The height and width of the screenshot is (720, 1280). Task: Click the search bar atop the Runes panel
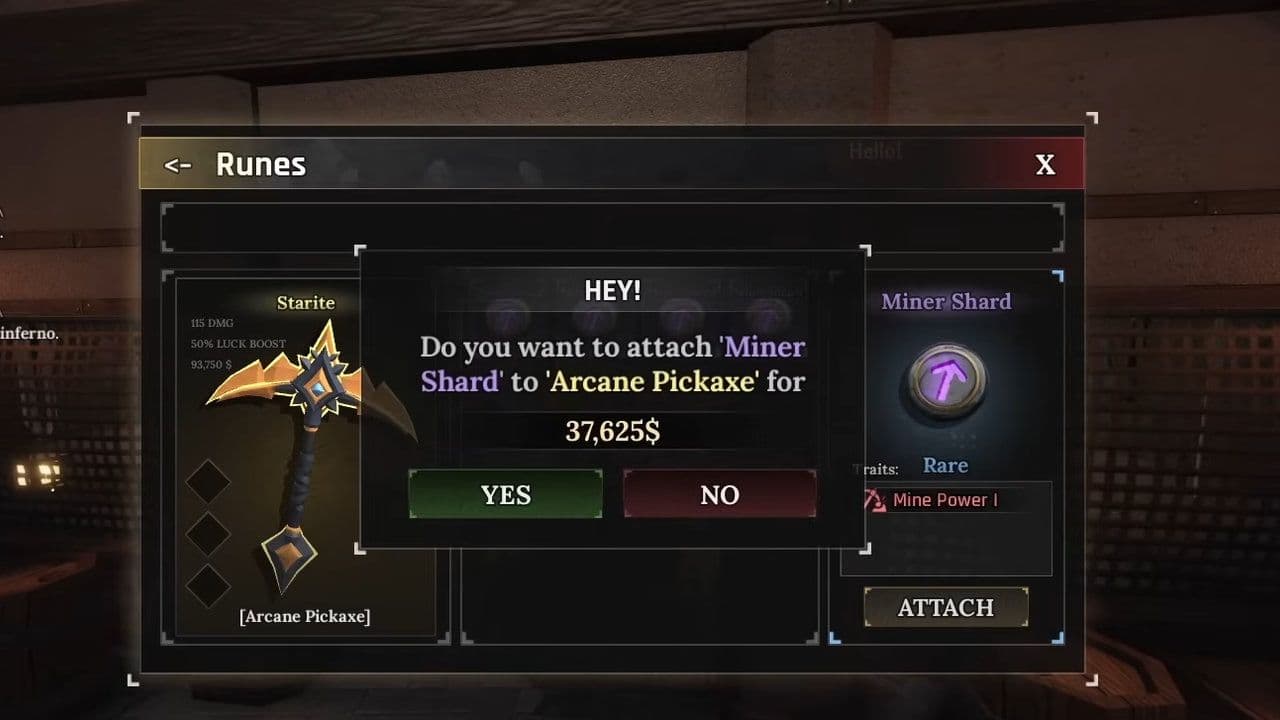pyautogui.click(x=612, y=226)
